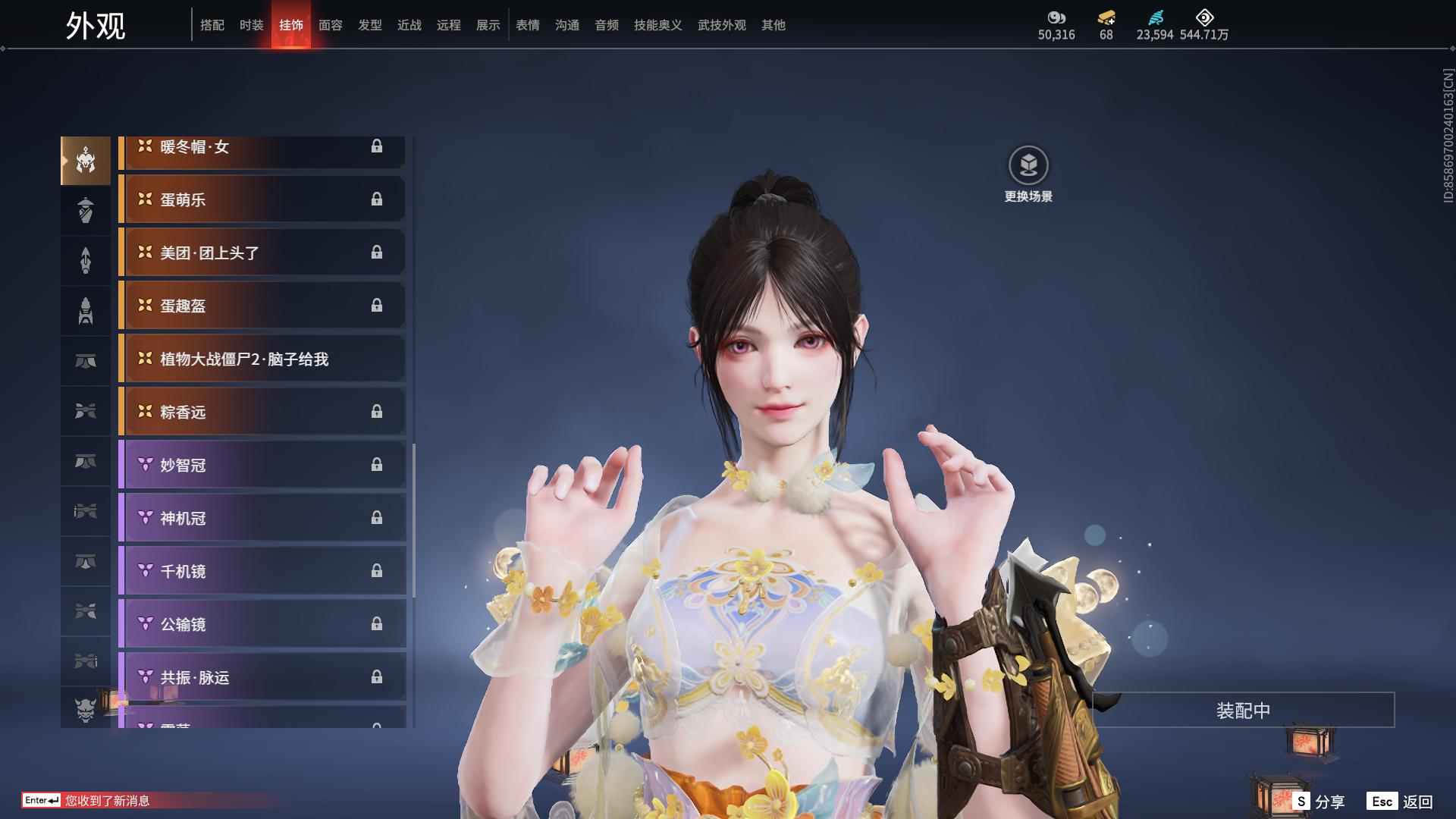The image size is (1456, 819).
Task: Click the blue spiral currency icon showing 23,594
Action: [x=1154, y=17]
